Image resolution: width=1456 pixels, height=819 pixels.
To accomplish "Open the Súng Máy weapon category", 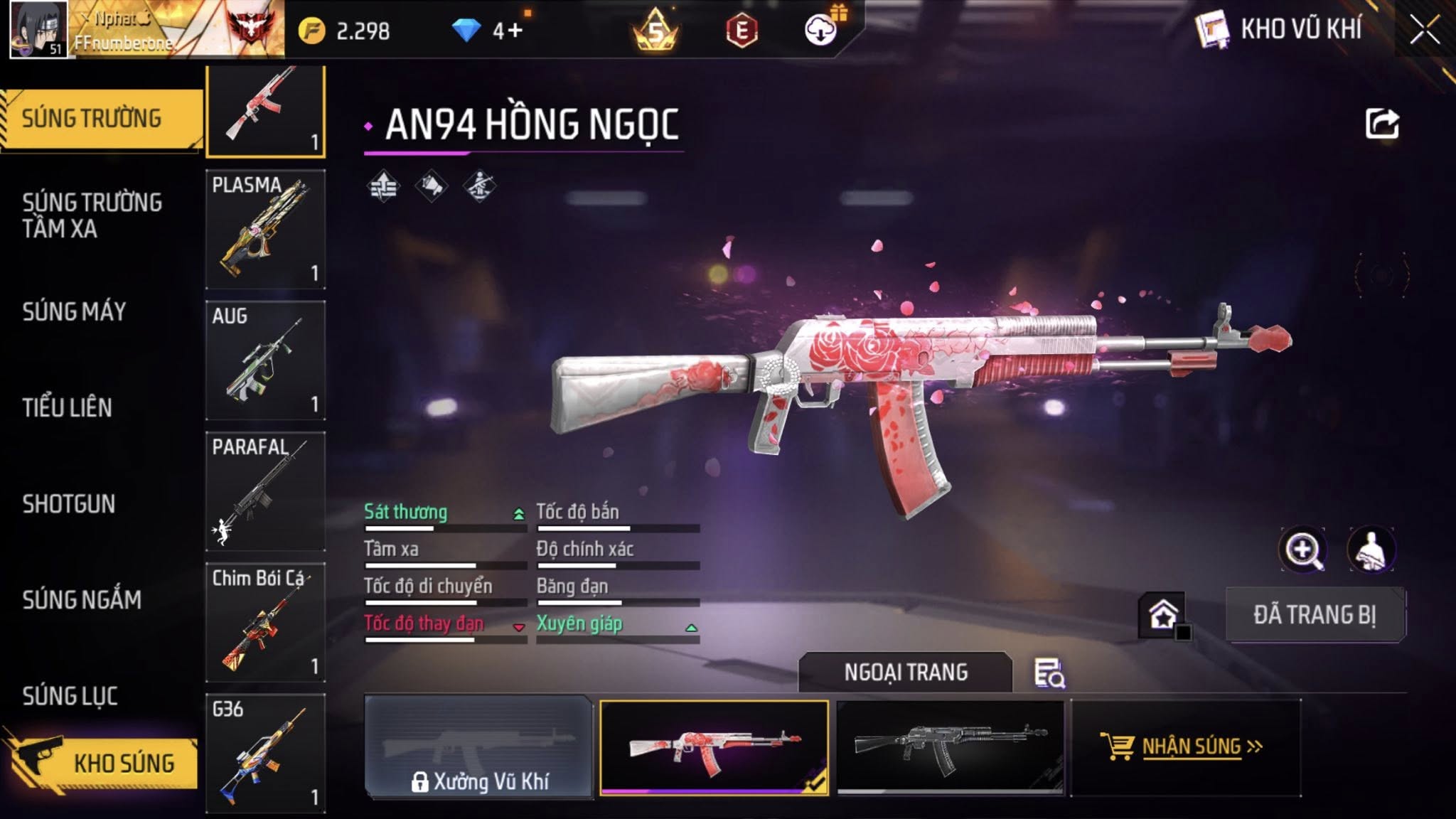I will click(x=74, y=311).
